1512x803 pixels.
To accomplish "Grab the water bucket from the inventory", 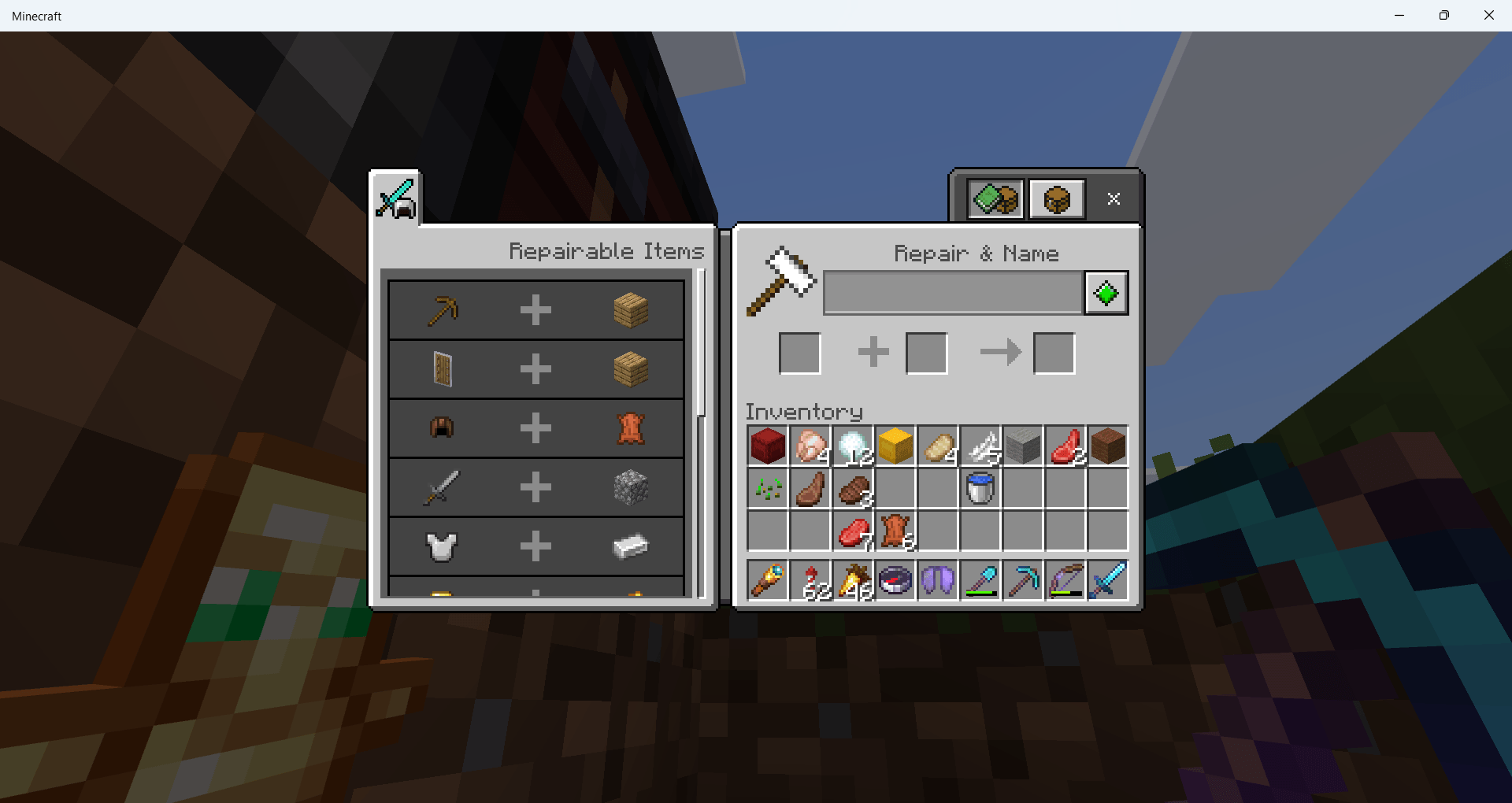I will click(x=980, y=488).
